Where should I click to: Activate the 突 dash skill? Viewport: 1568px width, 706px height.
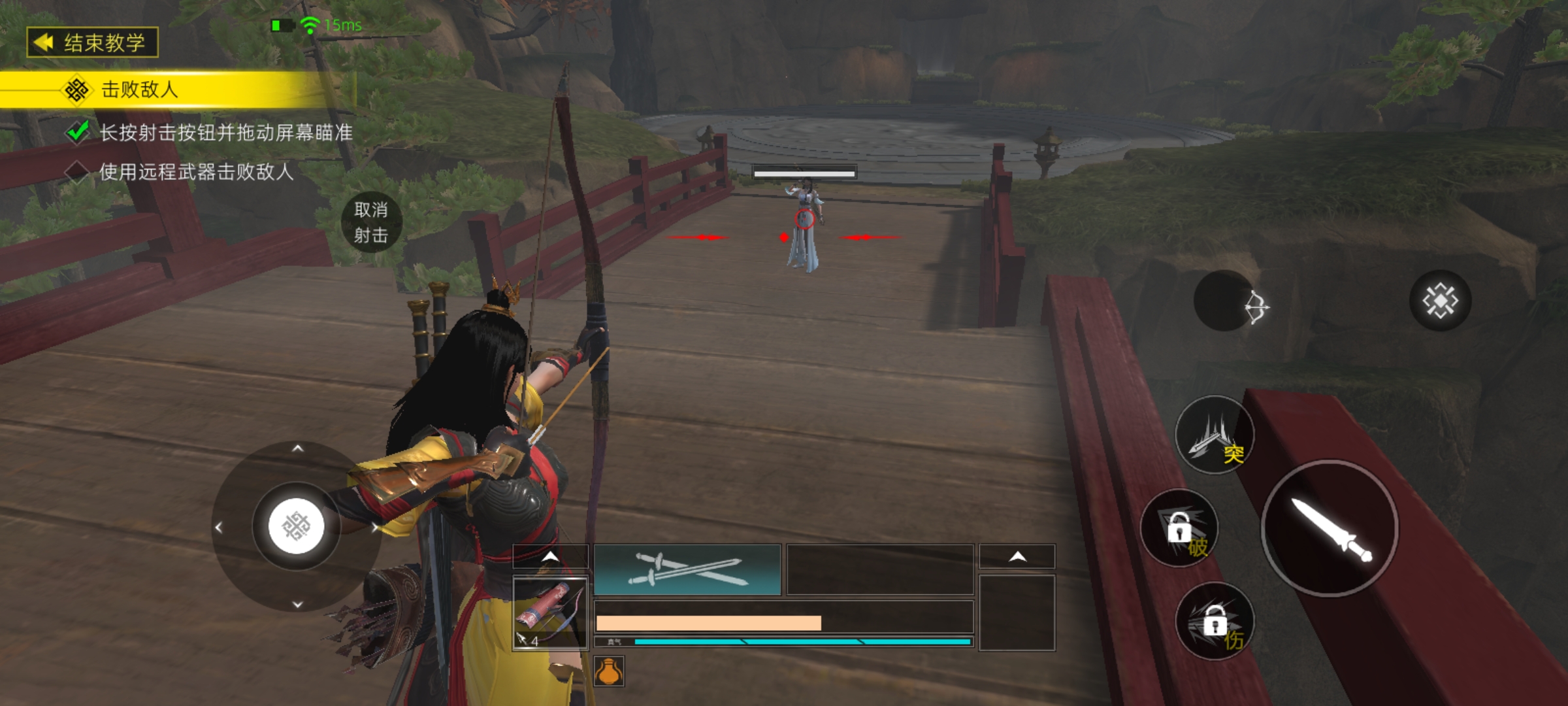click(x=1215, y=436)
